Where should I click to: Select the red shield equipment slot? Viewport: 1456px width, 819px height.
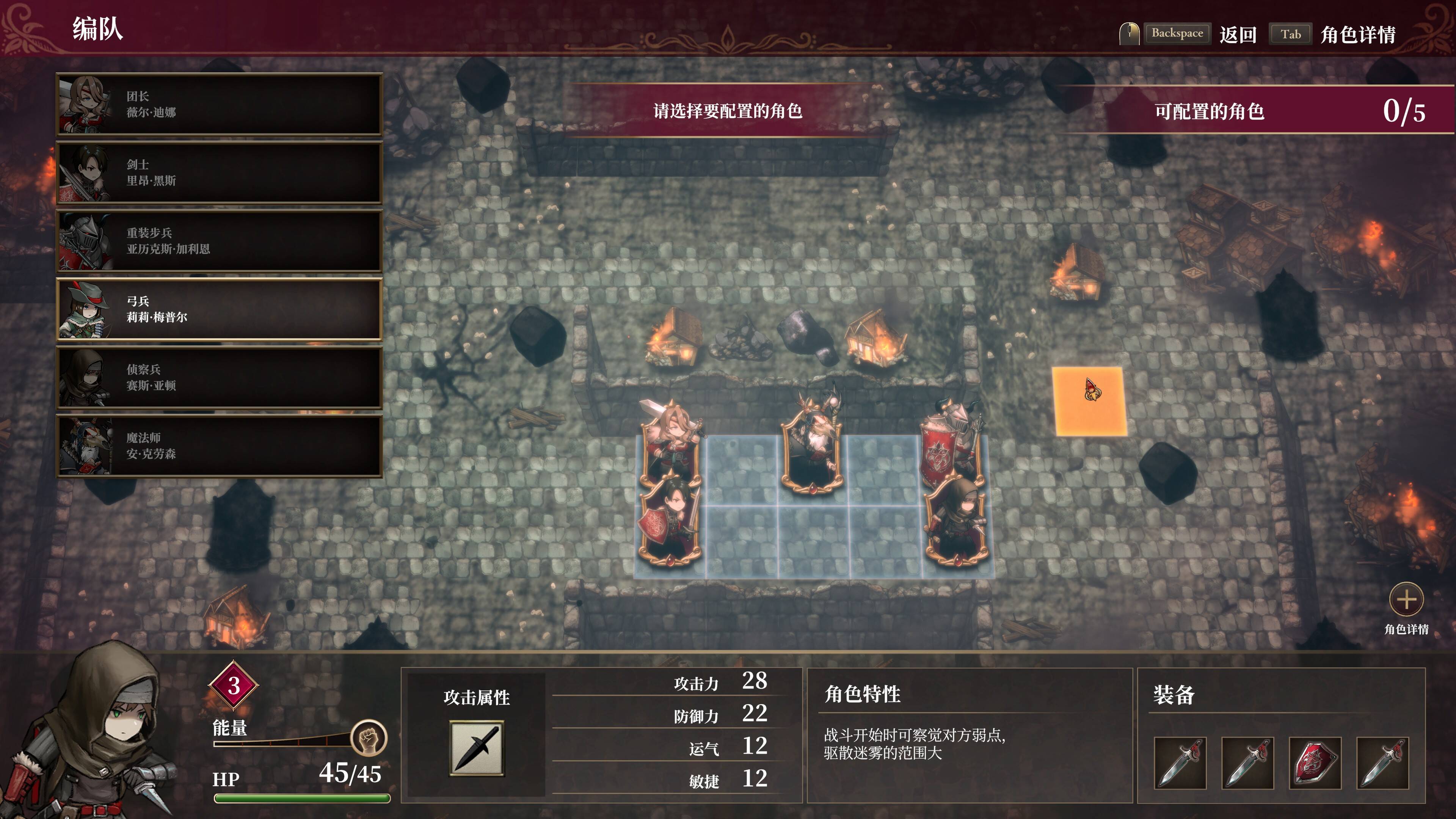[x=1315, y=763]
